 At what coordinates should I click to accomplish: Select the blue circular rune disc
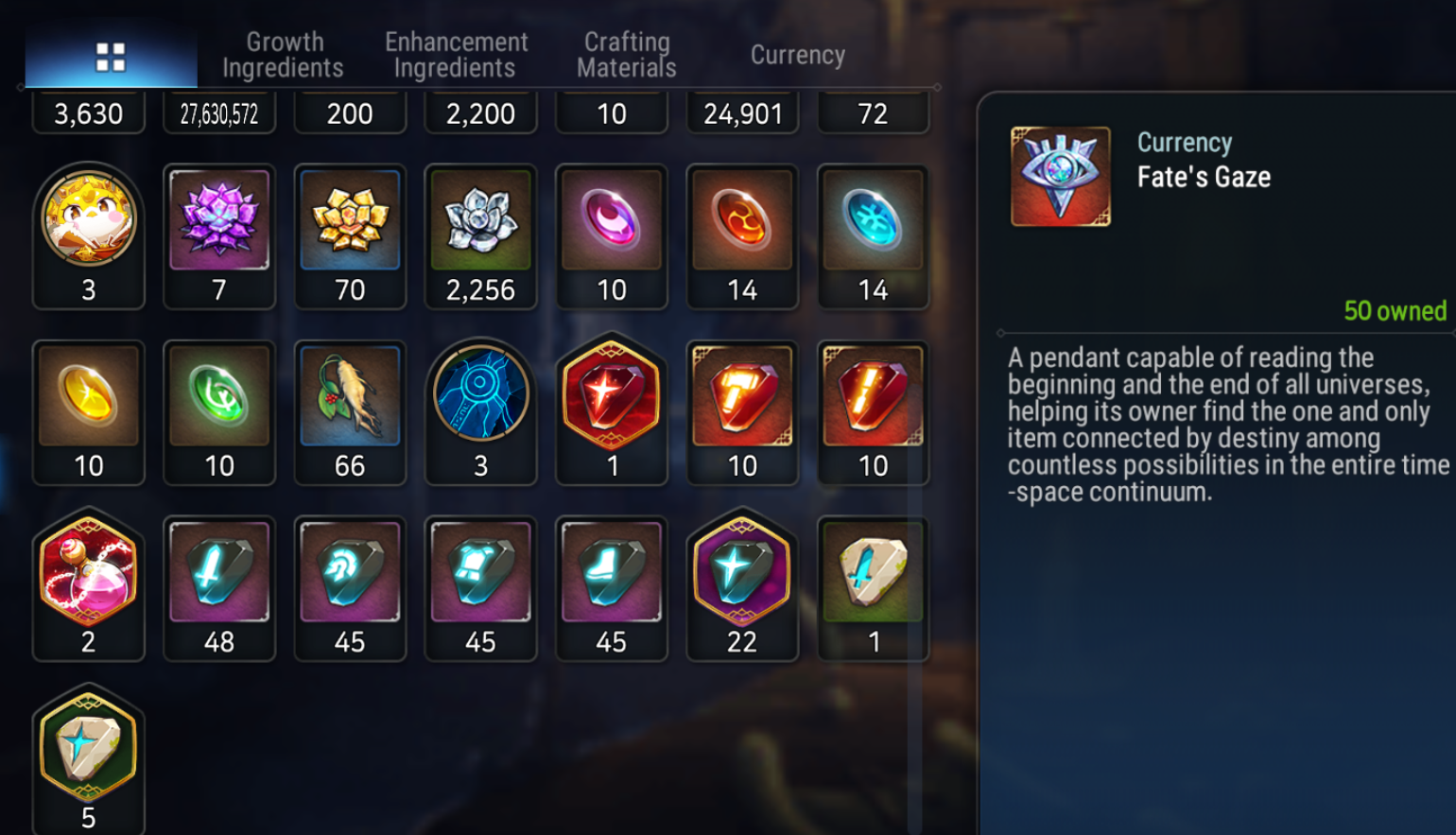[x=480, y=397]
